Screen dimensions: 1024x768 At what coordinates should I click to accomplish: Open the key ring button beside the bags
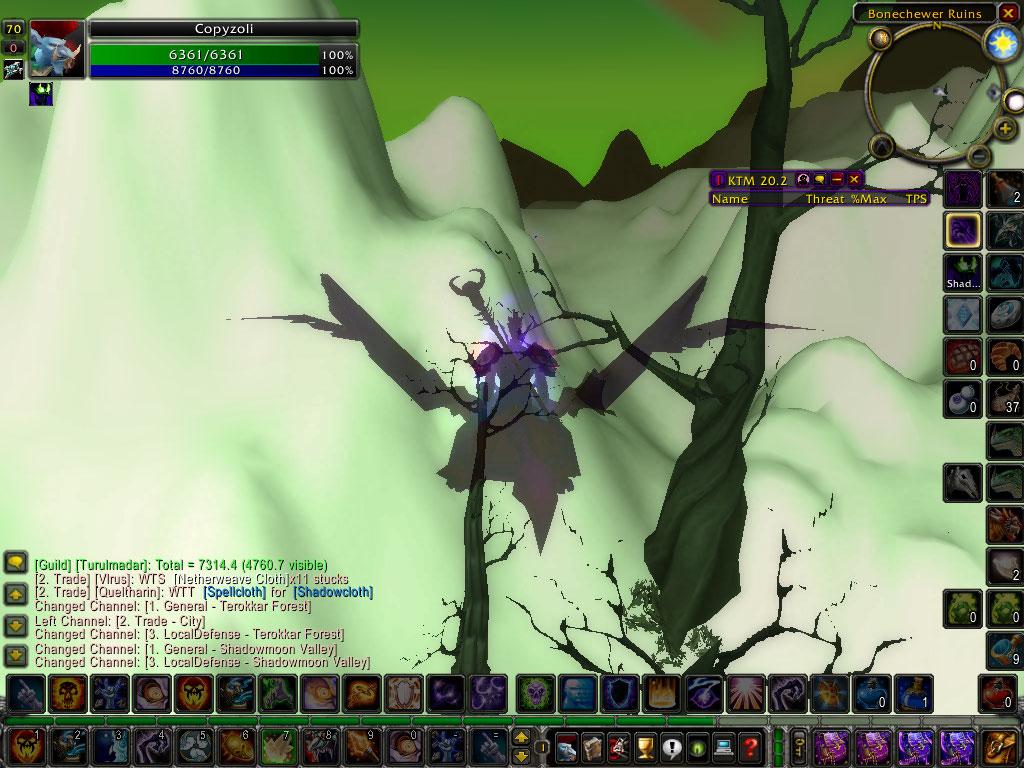[x=798, y=746]
